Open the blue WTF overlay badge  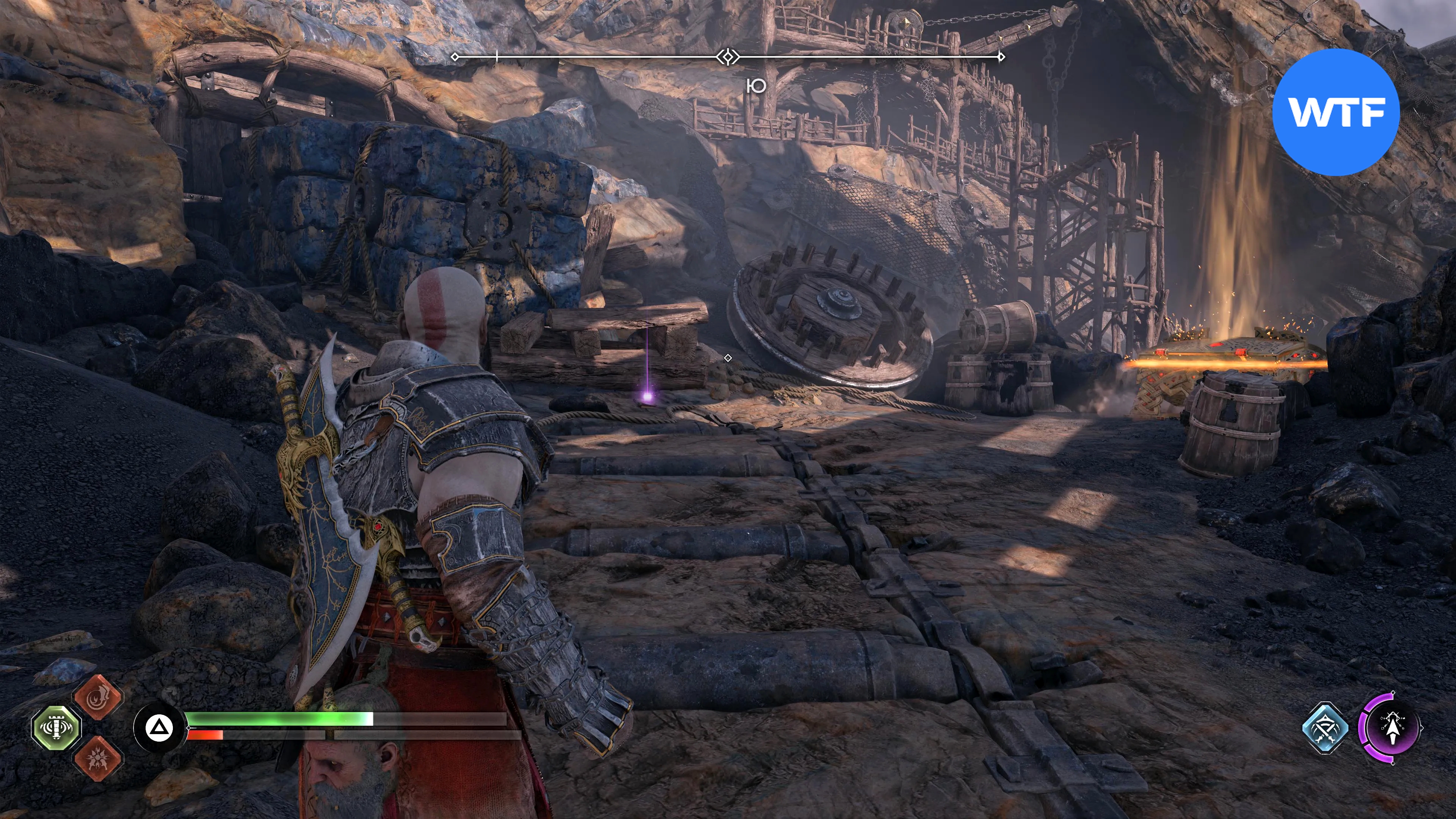(x=1336, y=112)
